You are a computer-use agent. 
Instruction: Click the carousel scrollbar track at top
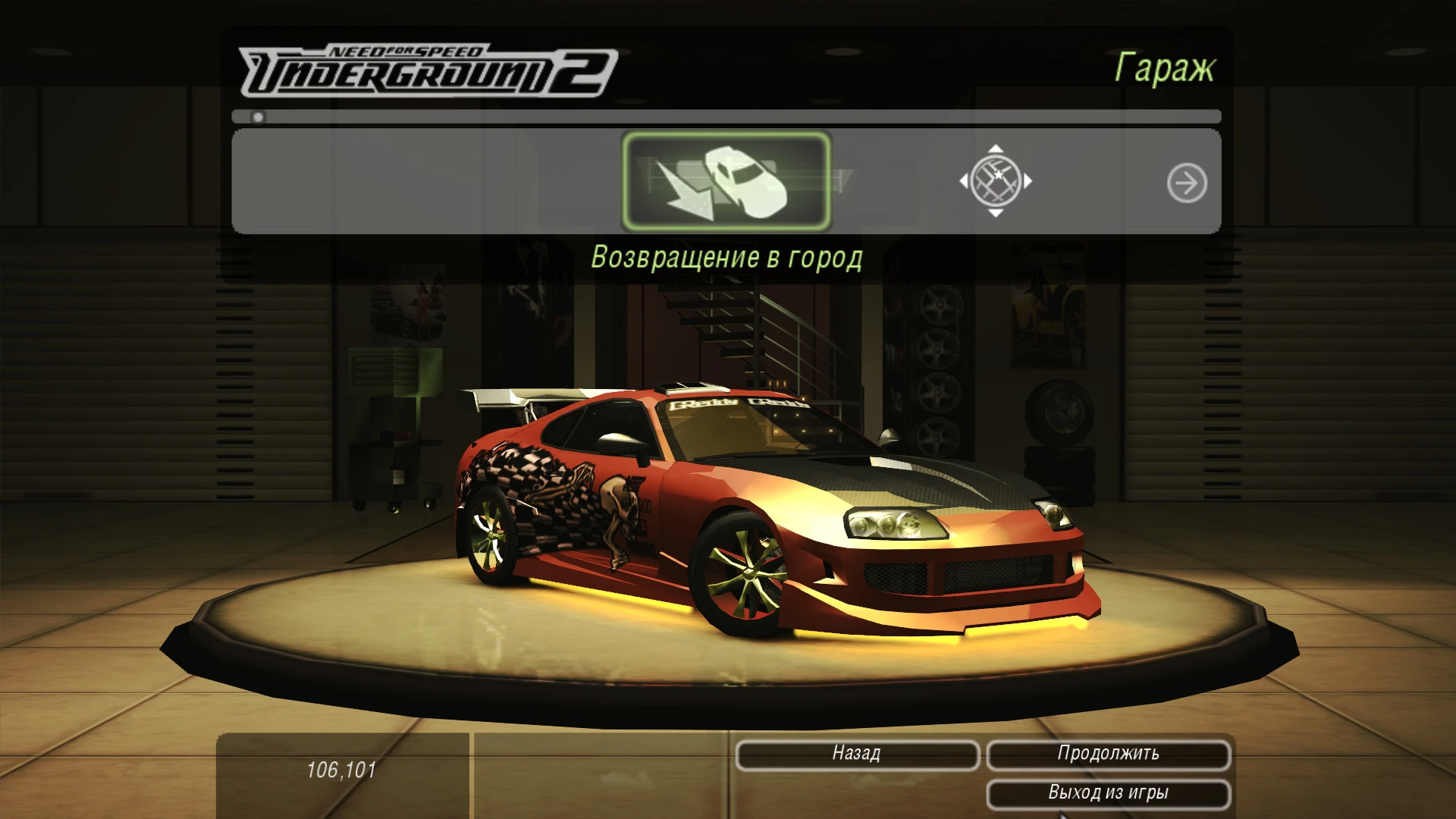click(728, 118)
